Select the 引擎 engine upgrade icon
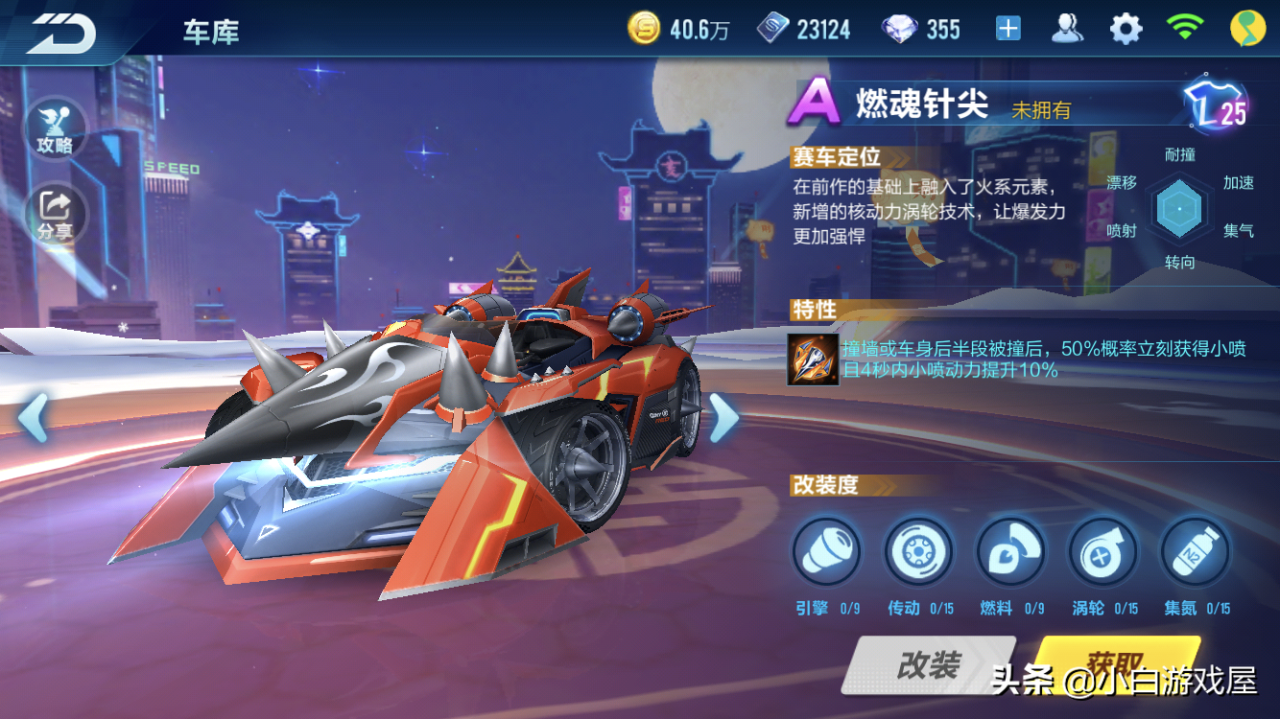Viewport: 1280px width, 719px height. point(826,552)
